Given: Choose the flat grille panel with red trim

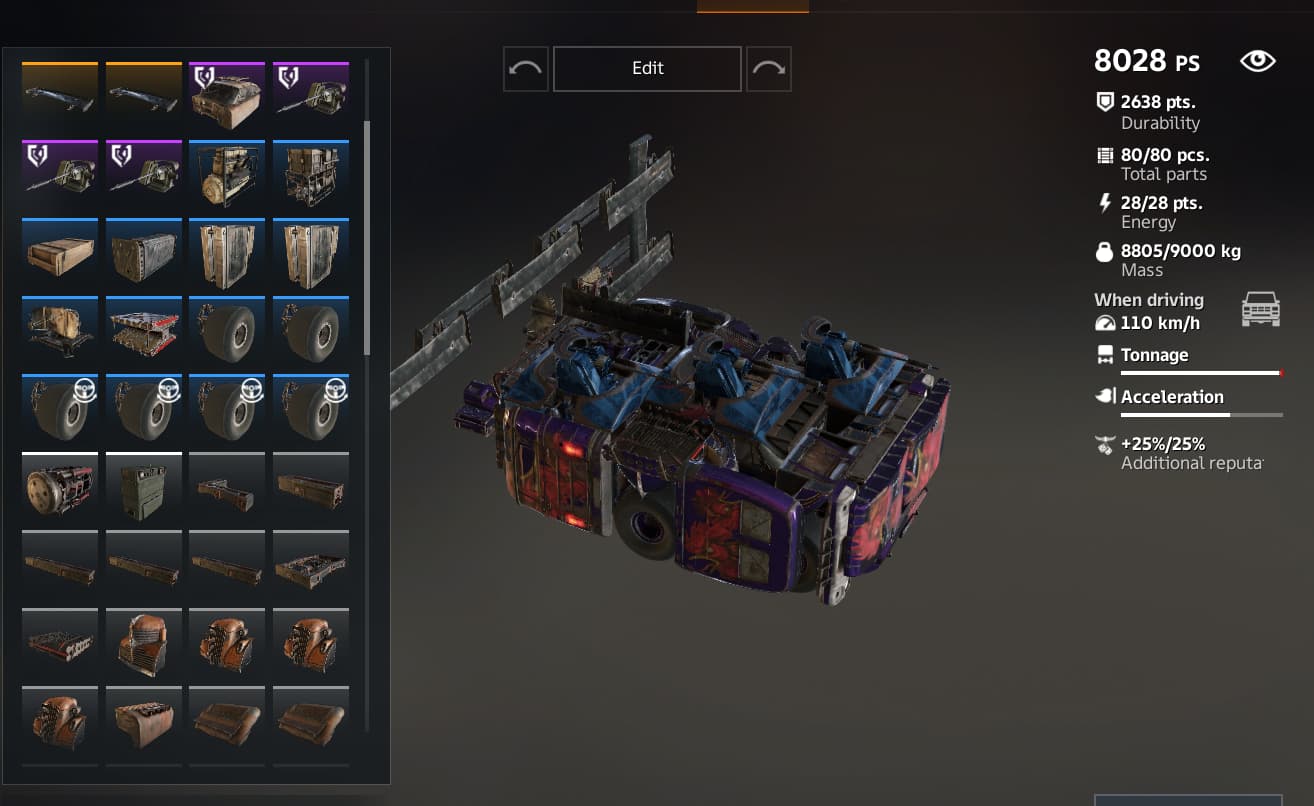Looking at the screenshot, I should pyautogui.click(x=60, y=644).
